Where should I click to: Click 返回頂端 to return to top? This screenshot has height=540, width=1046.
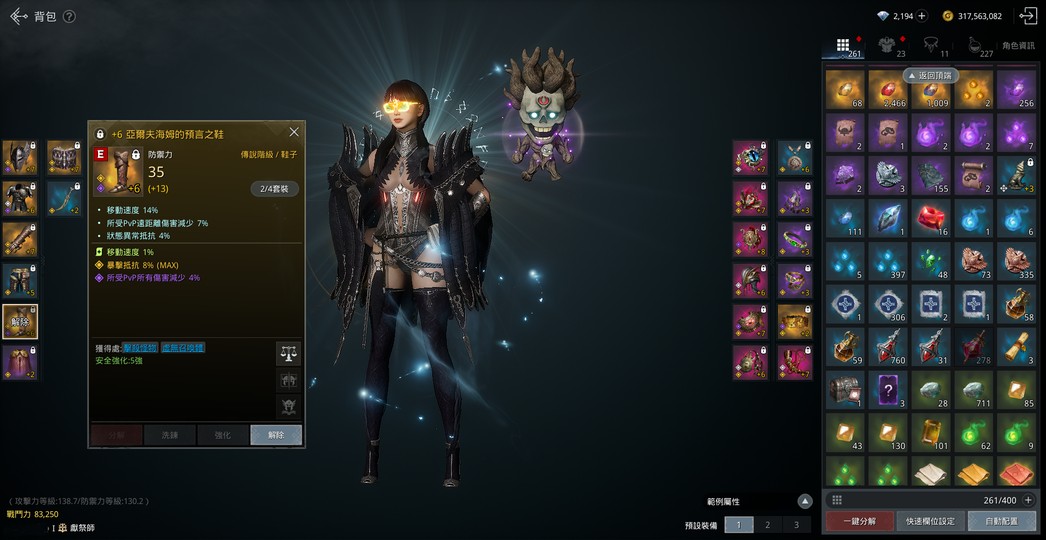point(931,75)
